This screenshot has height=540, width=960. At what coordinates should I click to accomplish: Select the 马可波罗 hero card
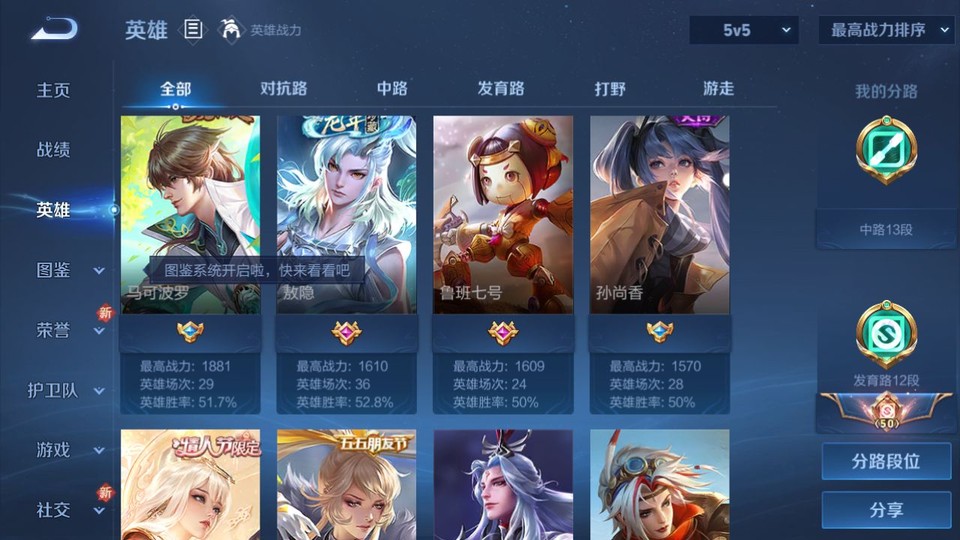click(x=190, y=214)
